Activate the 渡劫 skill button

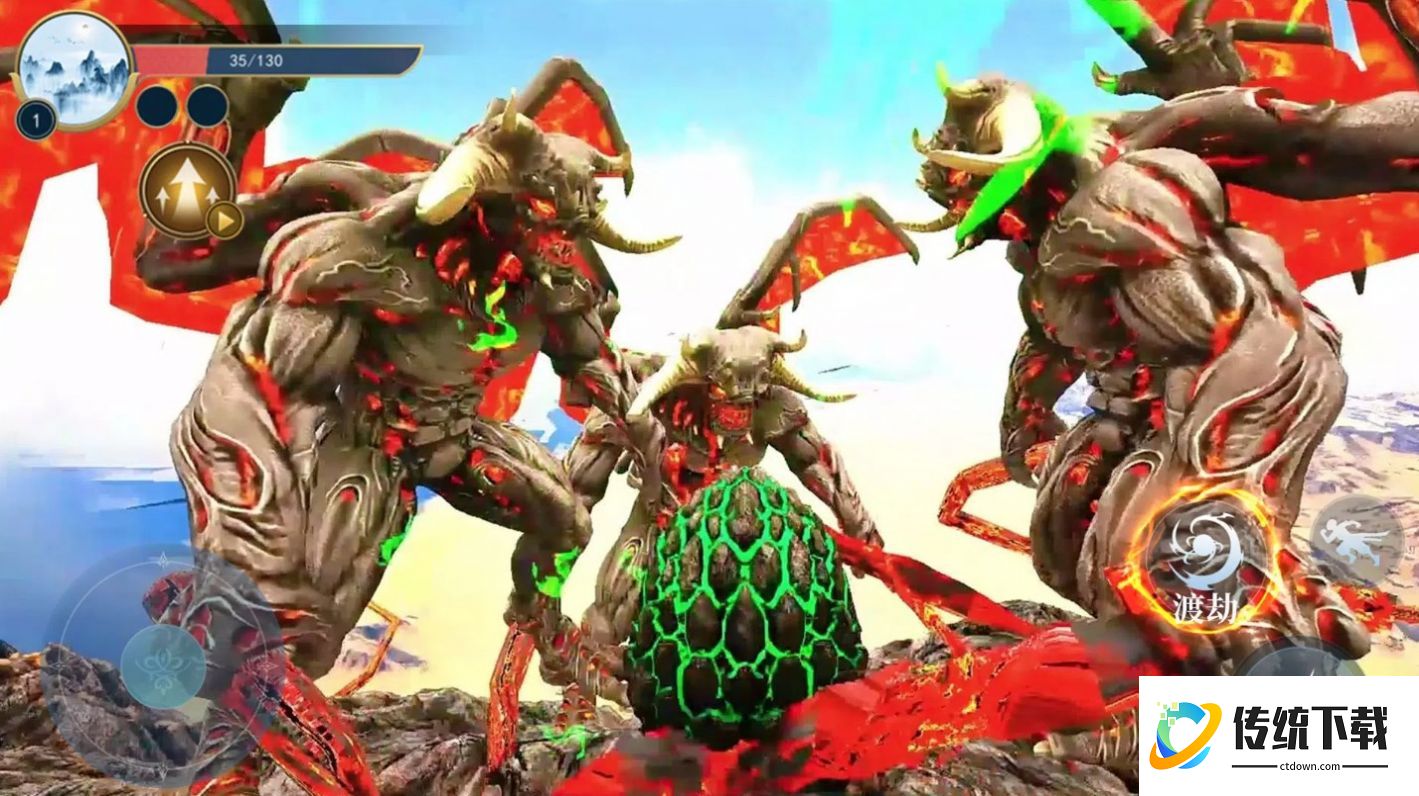coord(1206,560)
